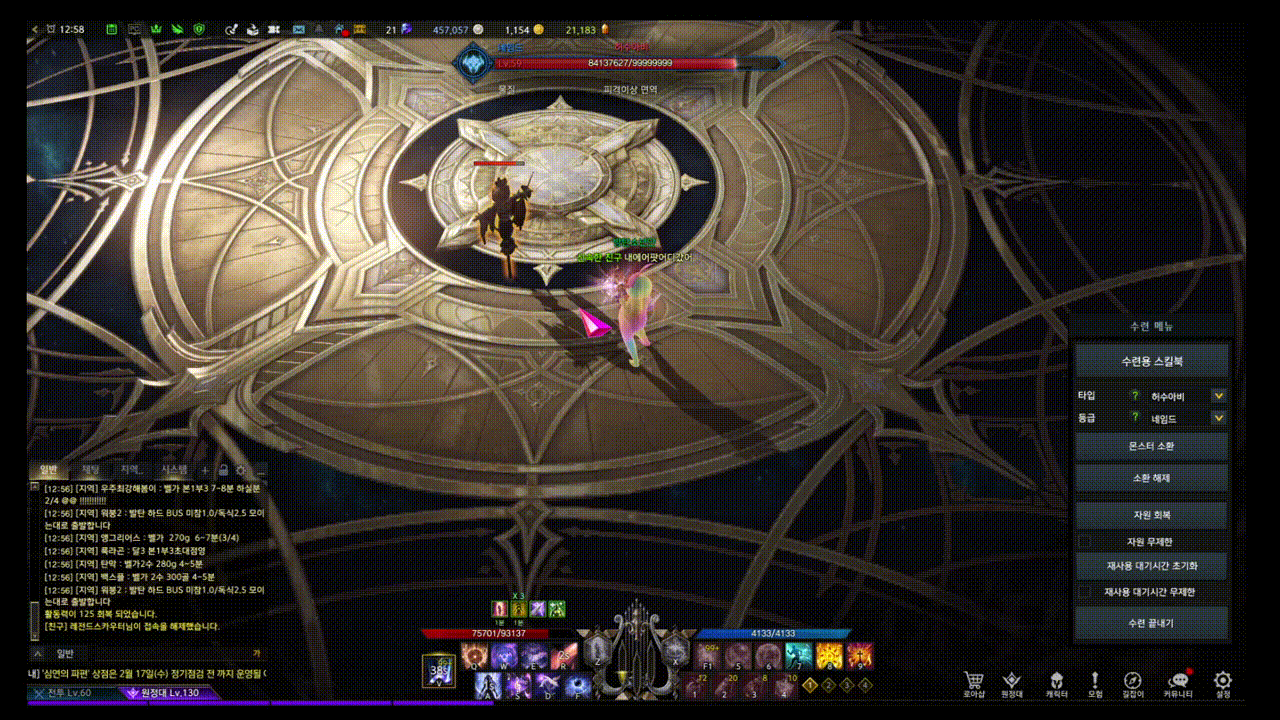Open the 커뮤니티 community menu
This screenshot has width=1280, height=720.
1177,682
